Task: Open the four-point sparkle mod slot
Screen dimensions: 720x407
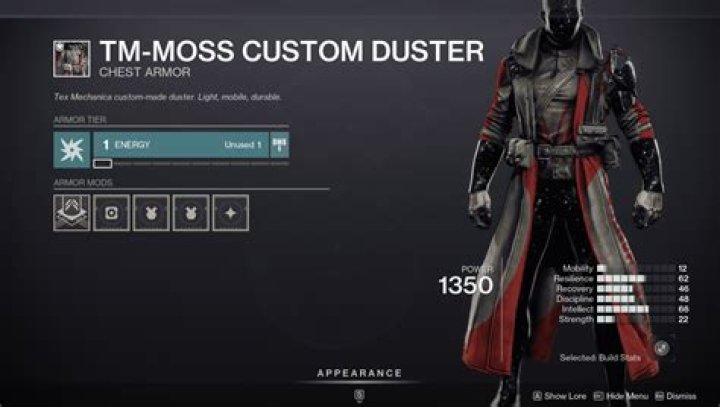Action: (x=230, y=212)
